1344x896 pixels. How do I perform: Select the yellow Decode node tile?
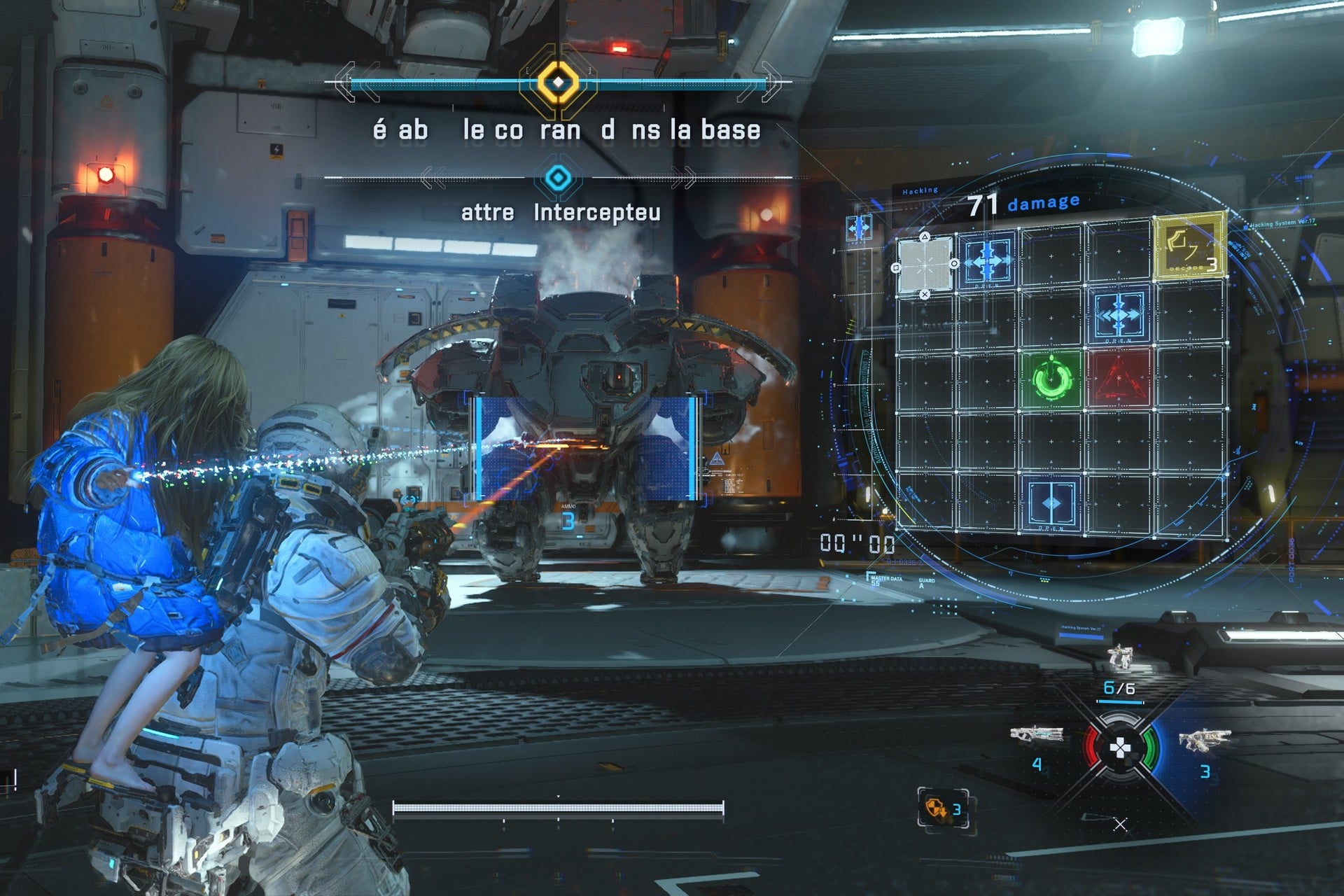point(1189,247)
